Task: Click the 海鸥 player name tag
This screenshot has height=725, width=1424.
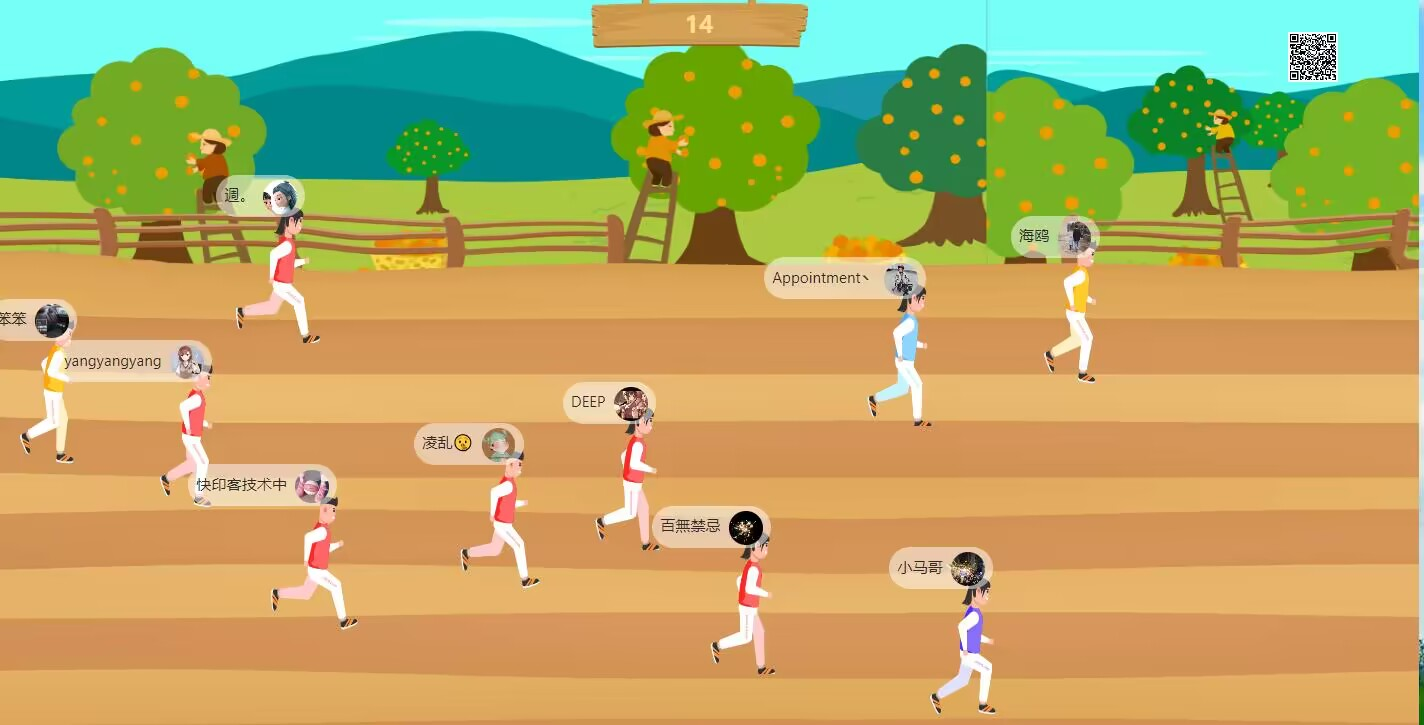Action: [1054, 237]
